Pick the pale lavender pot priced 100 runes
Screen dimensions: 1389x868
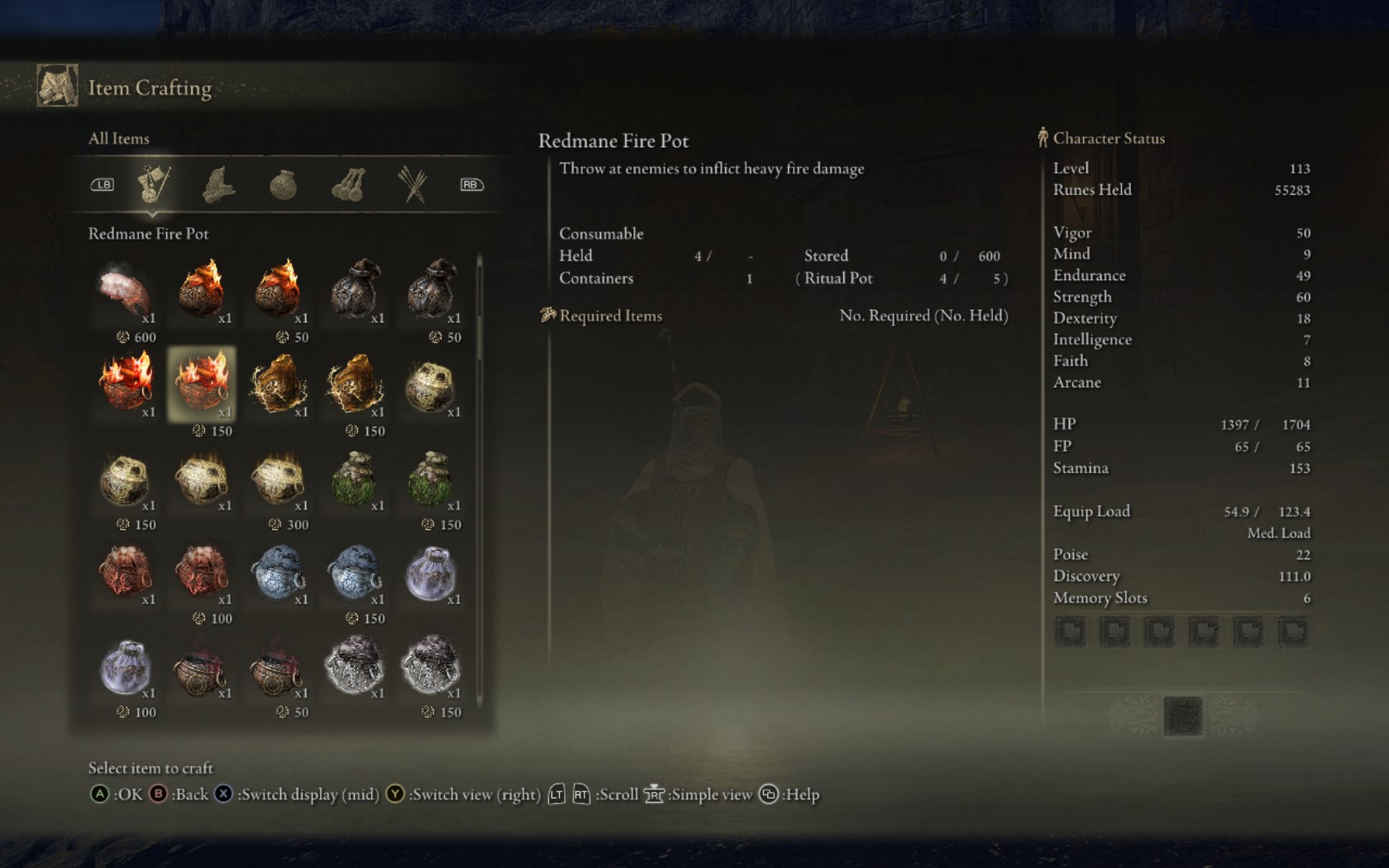pyautogui.click(x=125, y=665)
